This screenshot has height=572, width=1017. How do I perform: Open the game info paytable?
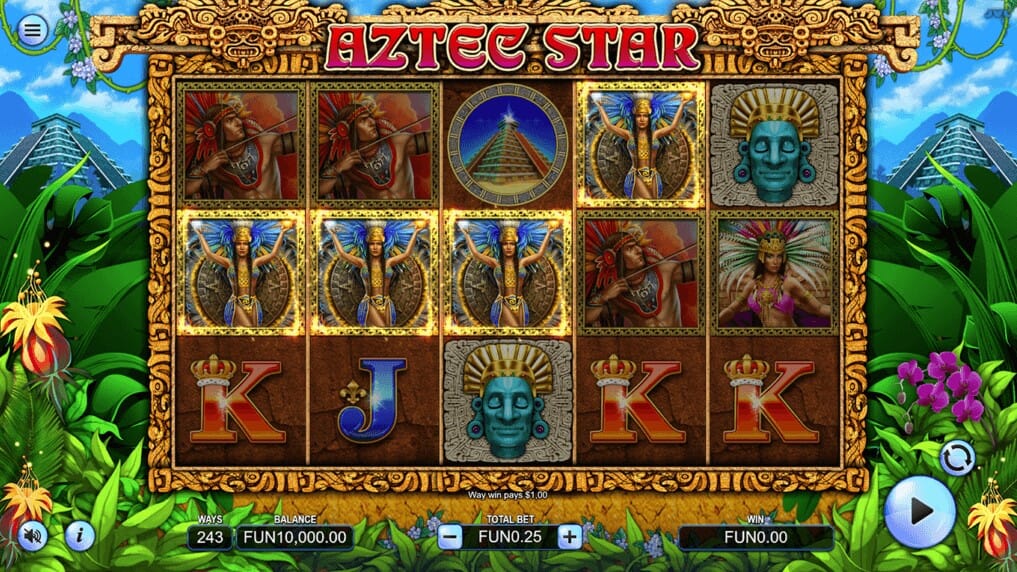80,537
